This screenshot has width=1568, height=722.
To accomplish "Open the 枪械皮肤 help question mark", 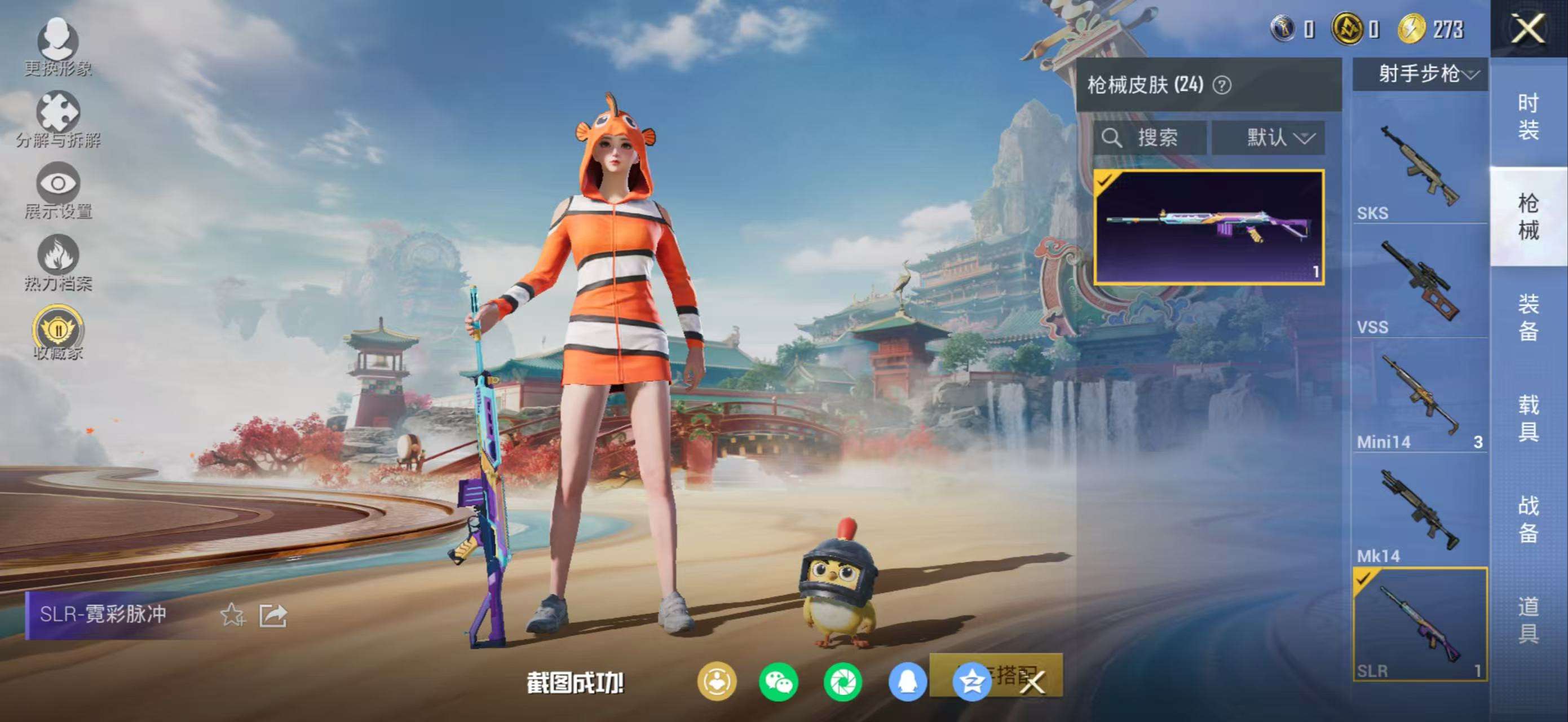I will (x=1222, y=85).
